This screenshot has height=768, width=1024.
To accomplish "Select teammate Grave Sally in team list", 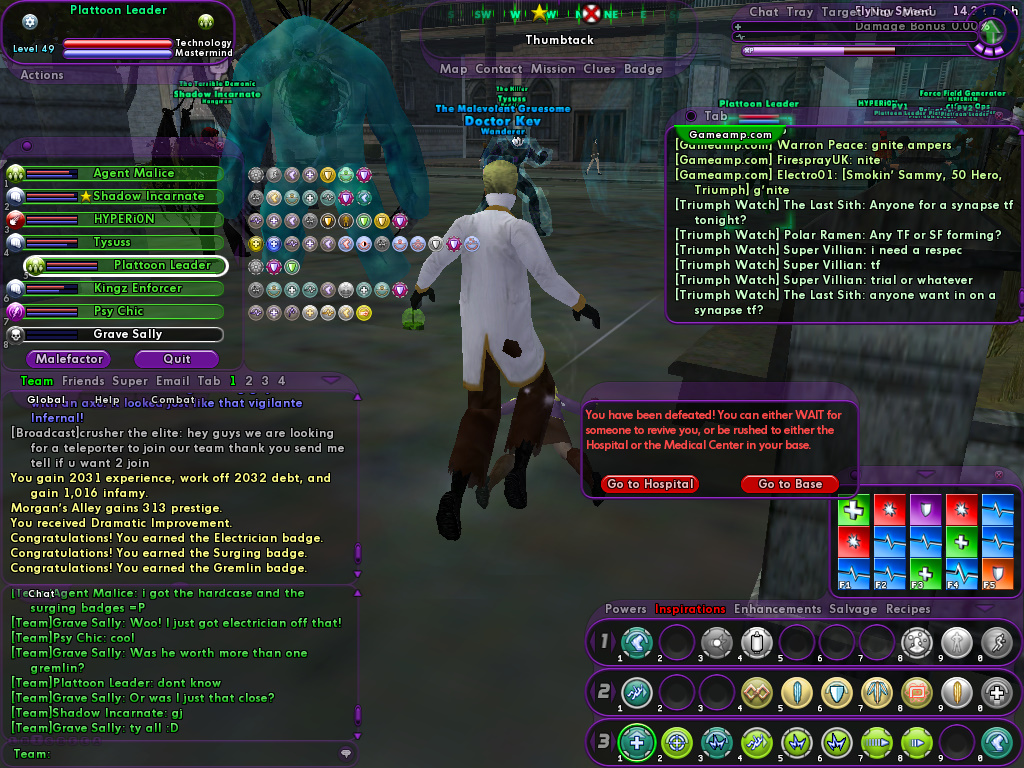I will pyautogui.click(x=127, y=334).
